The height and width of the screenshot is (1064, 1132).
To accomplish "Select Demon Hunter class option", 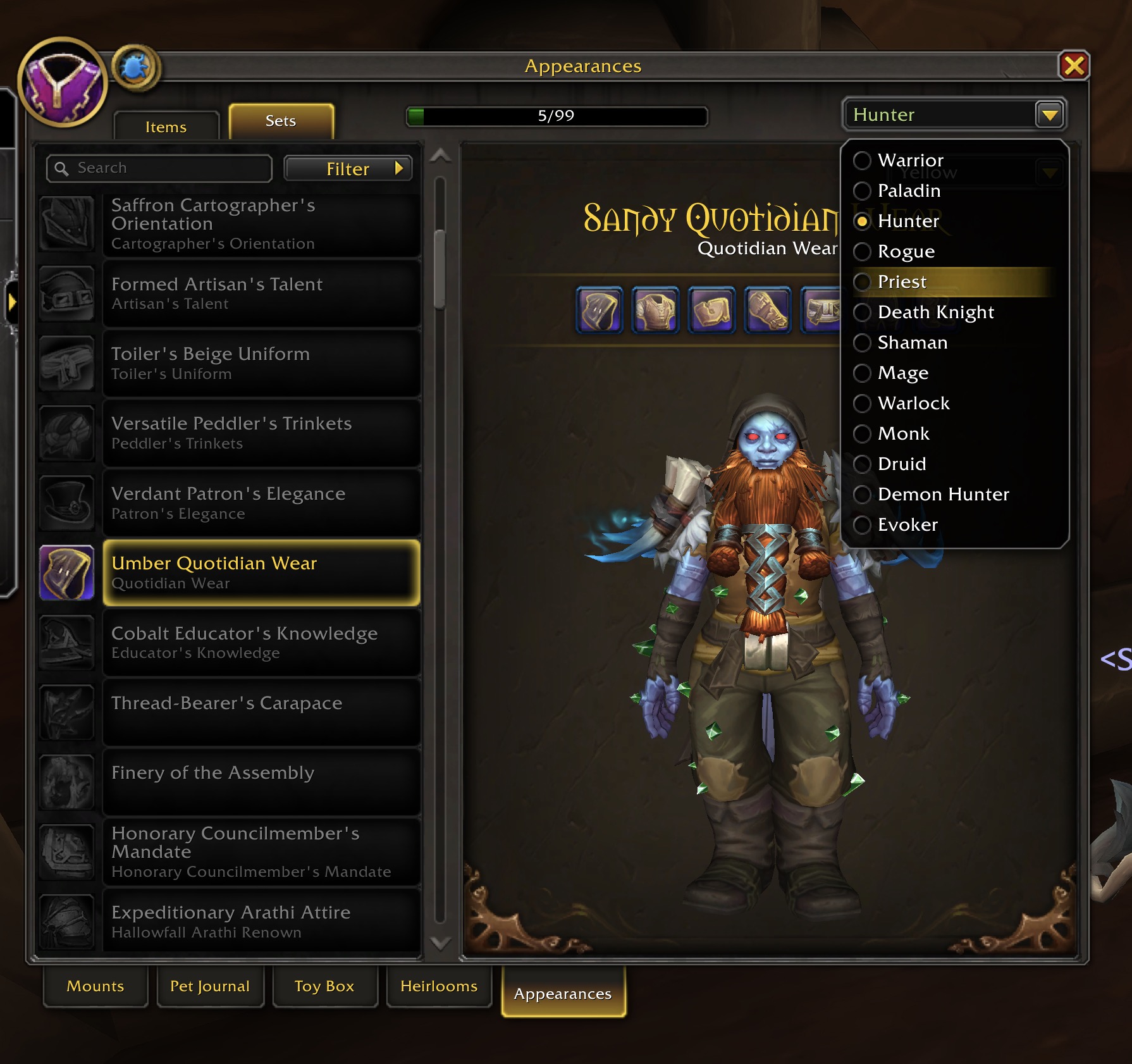I will click(x=942, y=494).
